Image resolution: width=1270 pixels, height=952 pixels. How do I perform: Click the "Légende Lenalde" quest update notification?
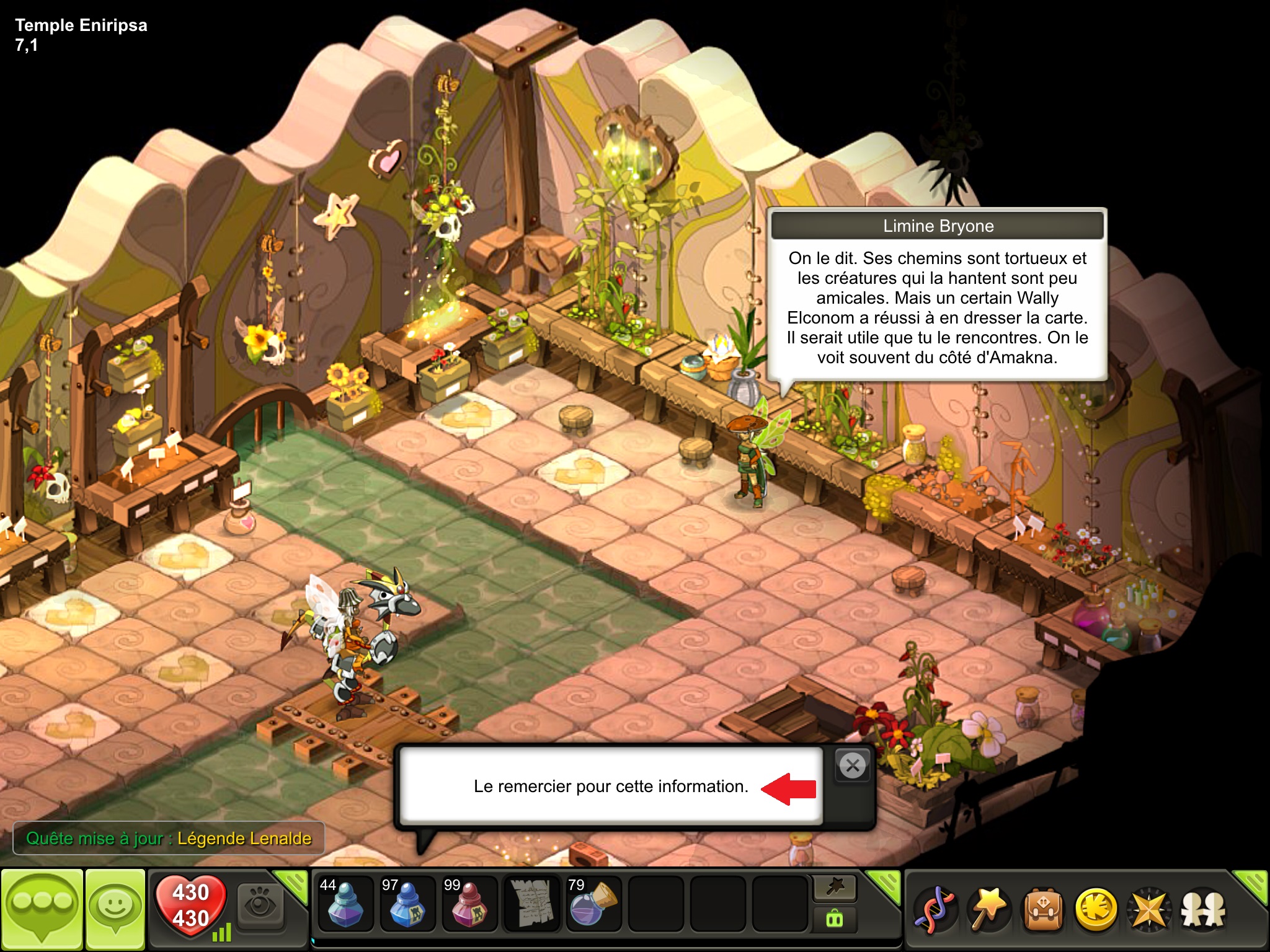click(x=169, y=839)
